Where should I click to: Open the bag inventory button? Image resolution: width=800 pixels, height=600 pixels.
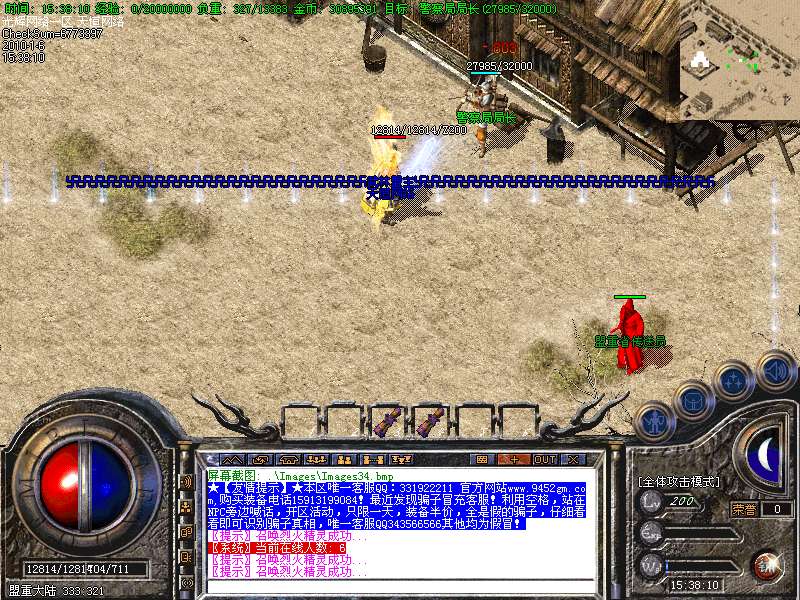[693, 401]
